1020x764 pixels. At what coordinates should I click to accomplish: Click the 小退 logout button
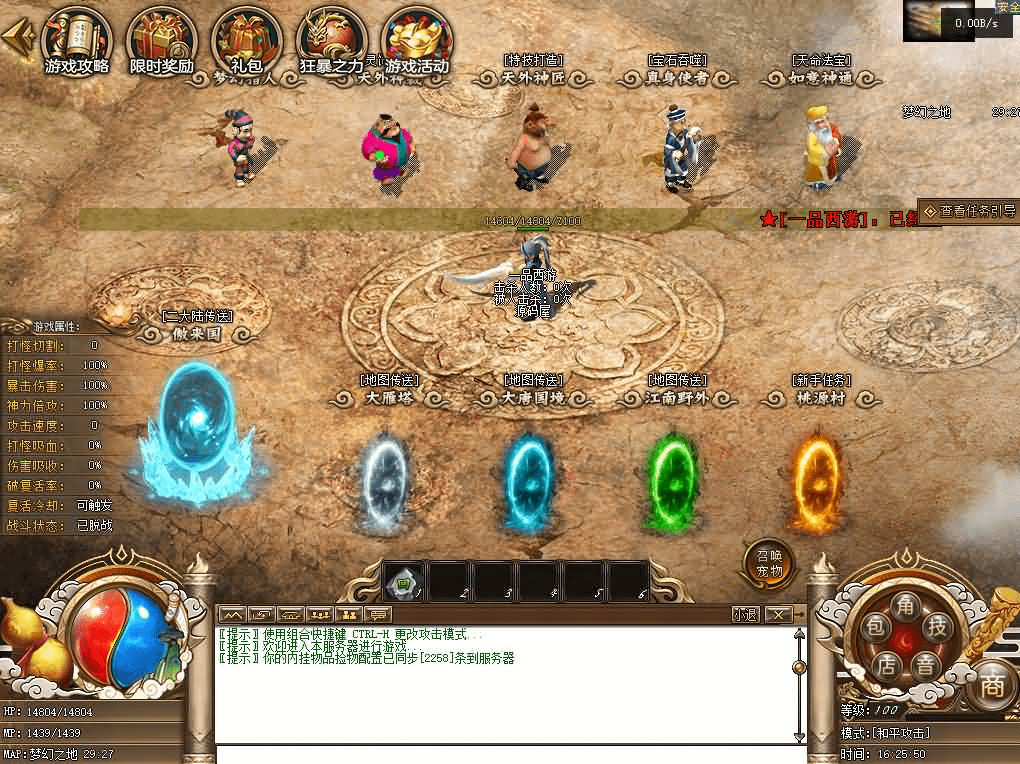click(745, 614)
